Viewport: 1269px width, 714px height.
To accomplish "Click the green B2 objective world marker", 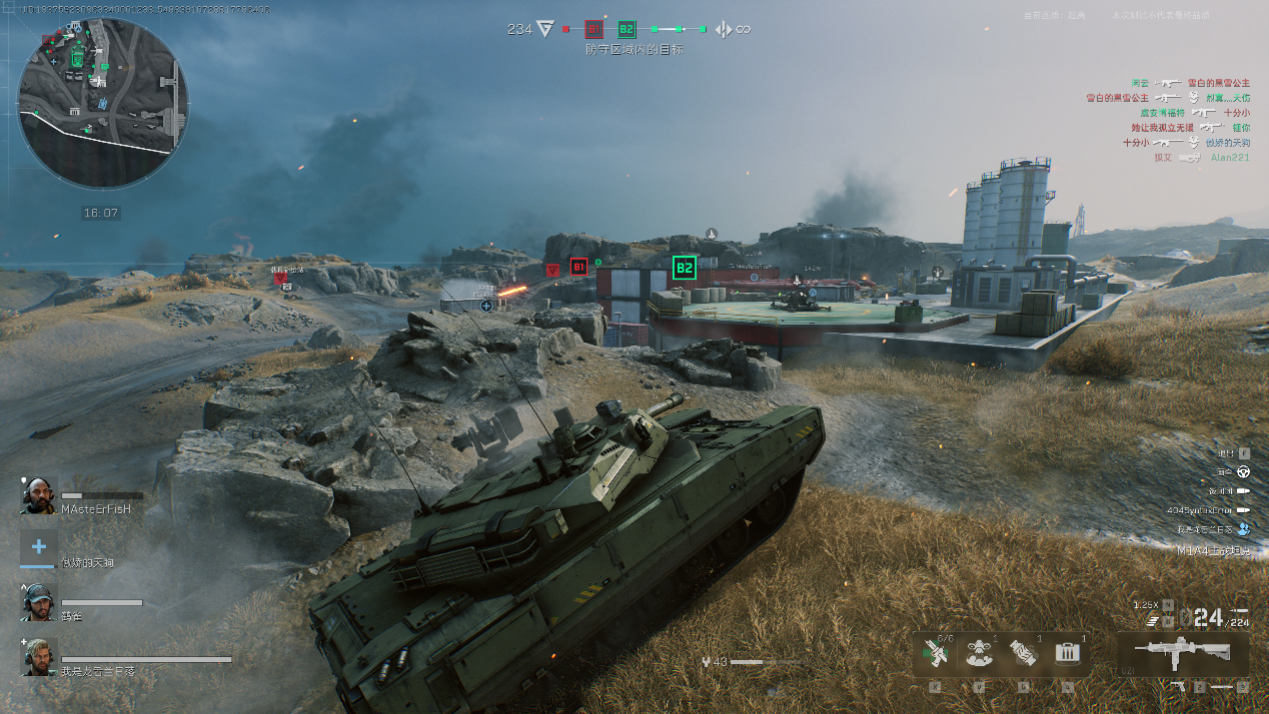I will tap(684, 267).
